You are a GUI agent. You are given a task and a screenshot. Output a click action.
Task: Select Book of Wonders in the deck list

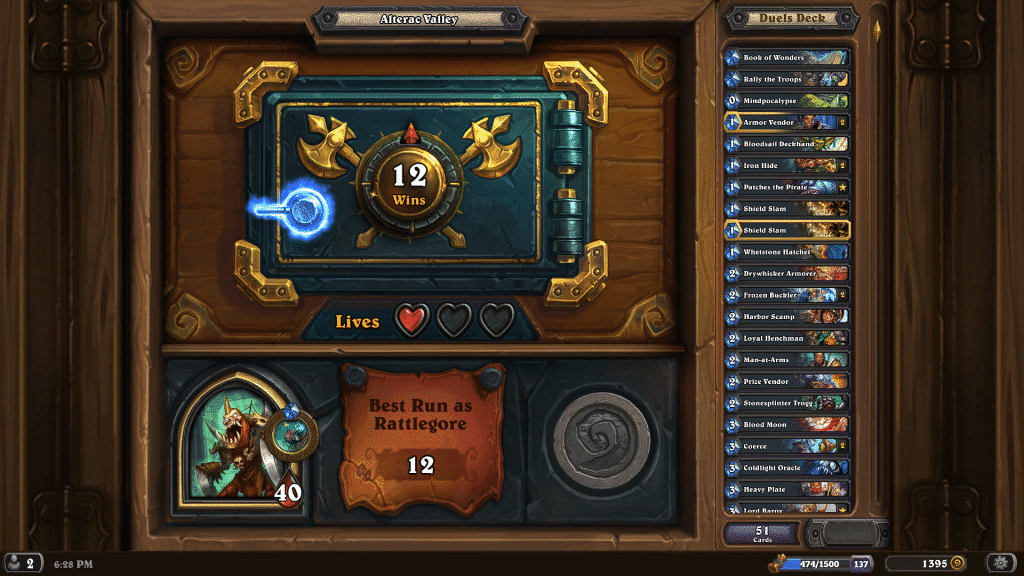(x=787, y=58)
